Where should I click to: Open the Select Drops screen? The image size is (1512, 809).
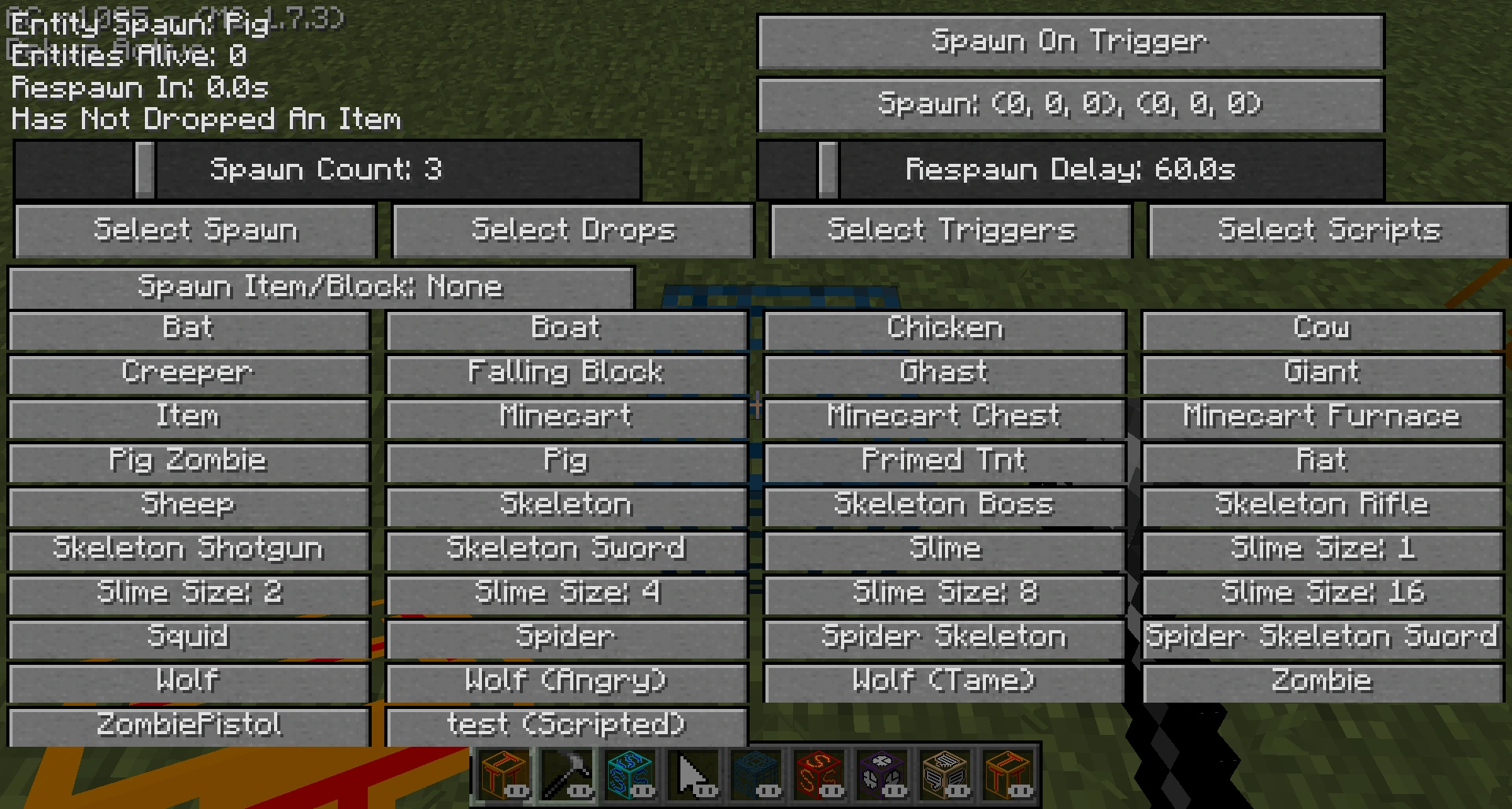(573, 230)
